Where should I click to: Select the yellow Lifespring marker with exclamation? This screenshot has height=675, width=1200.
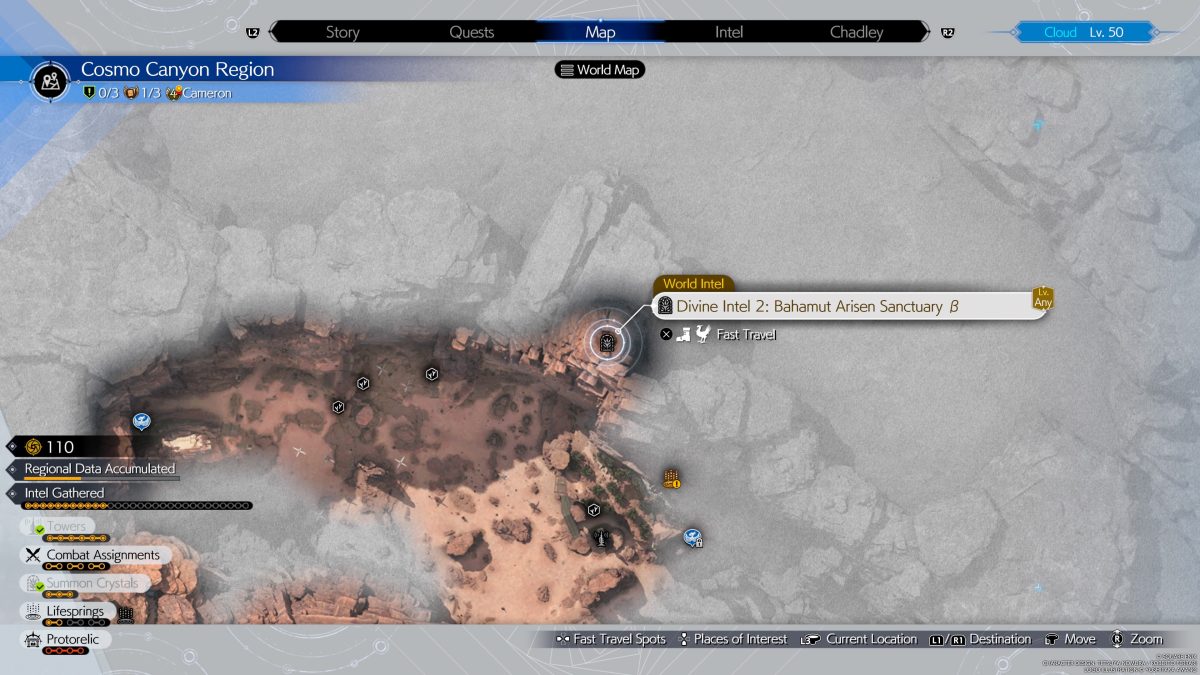pyautogui.click(x=671, y=479)
